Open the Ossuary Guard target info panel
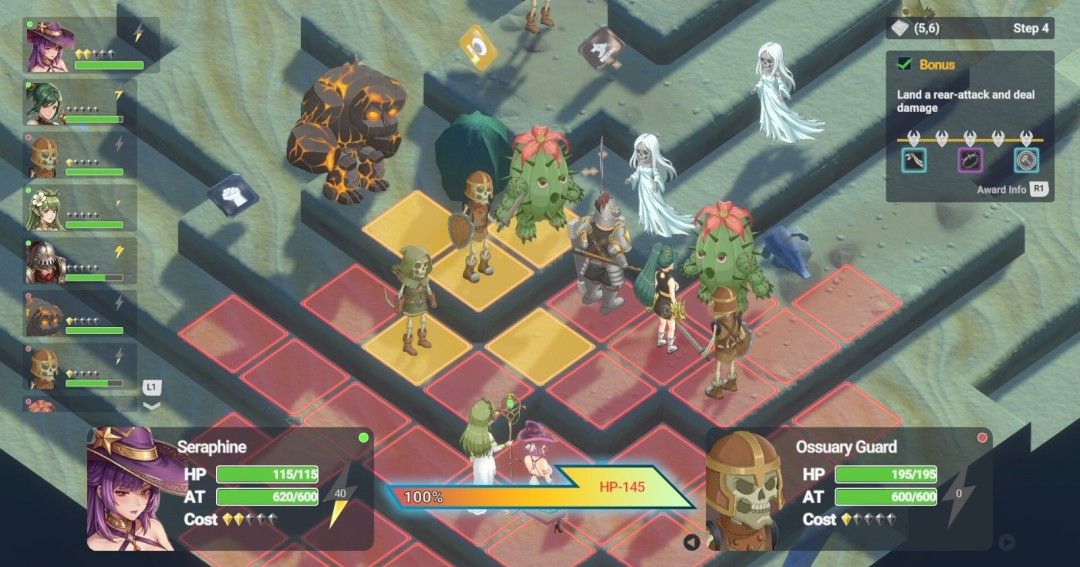The height and width of the screenshot is (567, 1080). click(848, 487)
